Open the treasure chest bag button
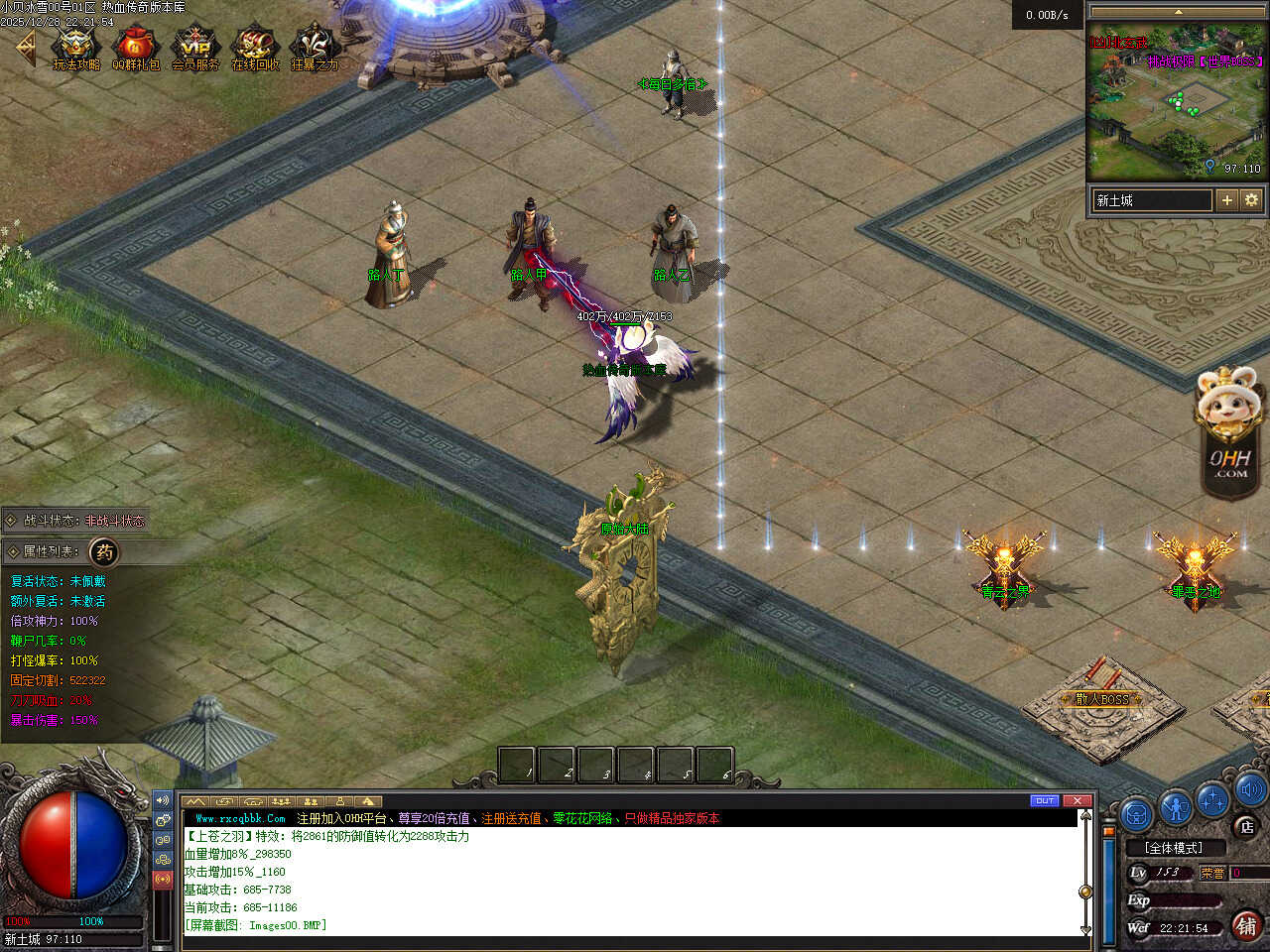Viewport: 1270px width, 952px height. (x=1137, y=813)
